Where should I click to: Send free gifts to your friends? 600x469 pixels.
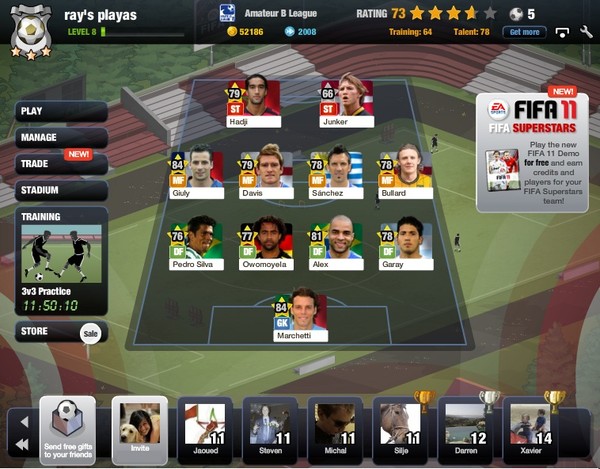67,430
